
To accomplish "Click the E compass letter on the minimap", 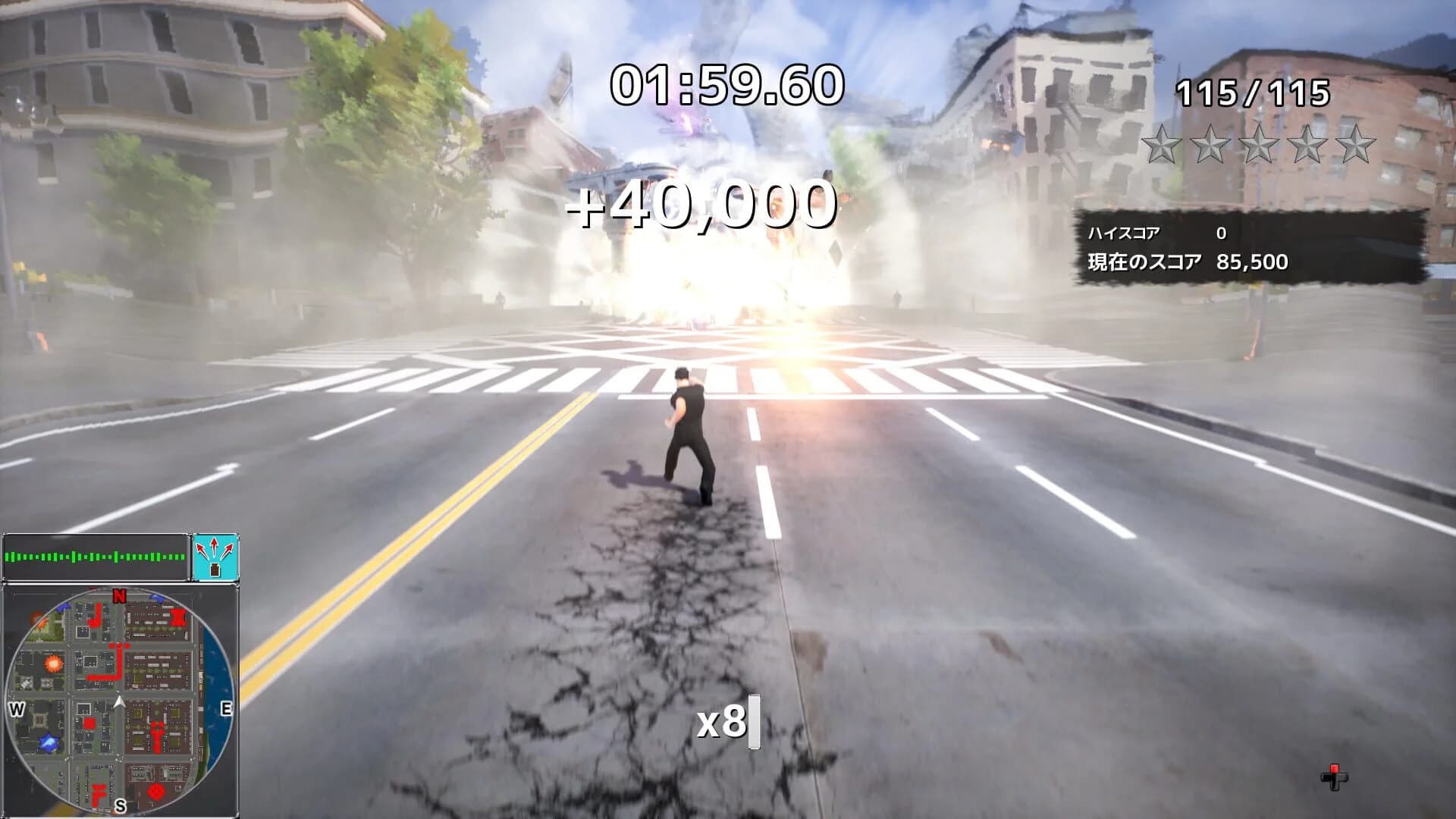I will (226, 708).
